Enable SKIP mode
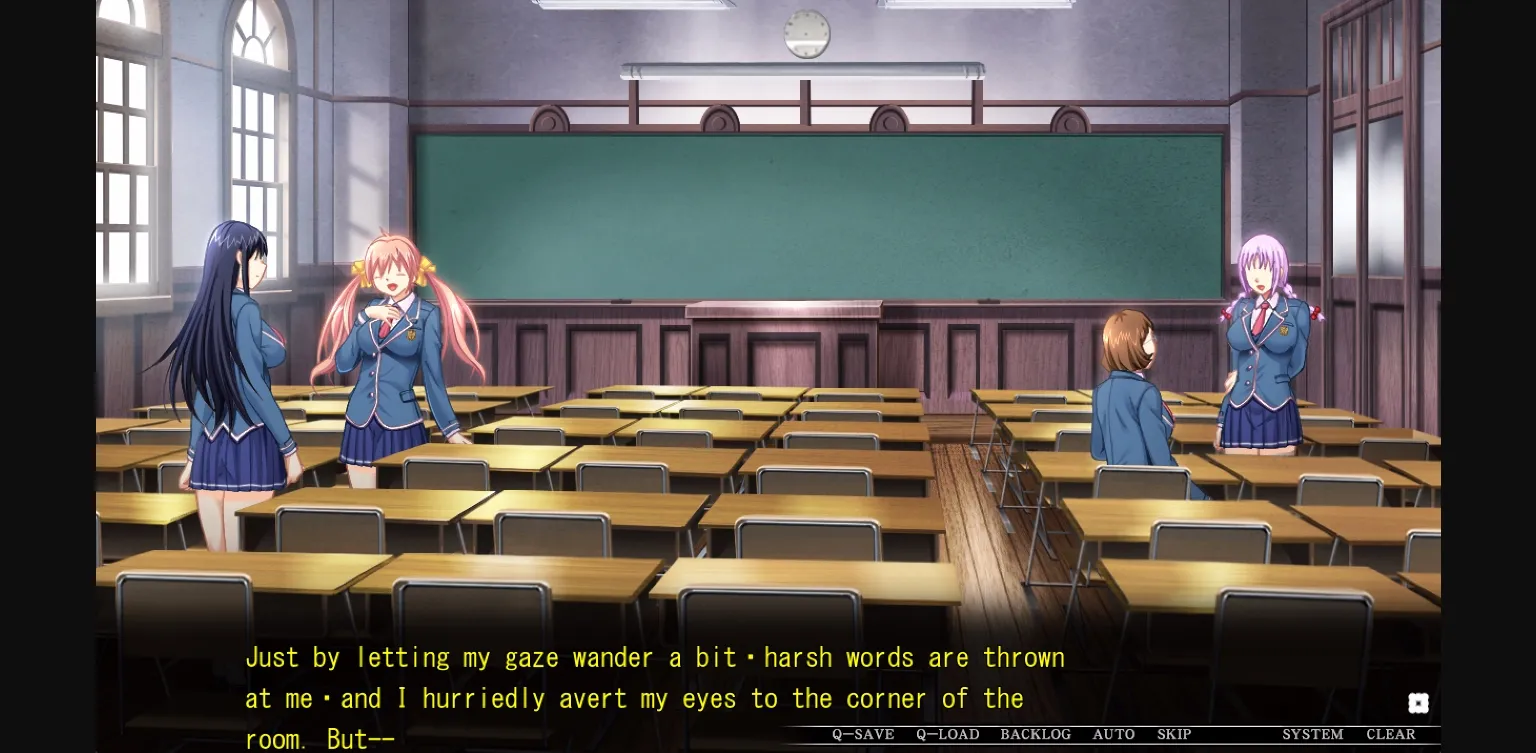 point(1175,734)
